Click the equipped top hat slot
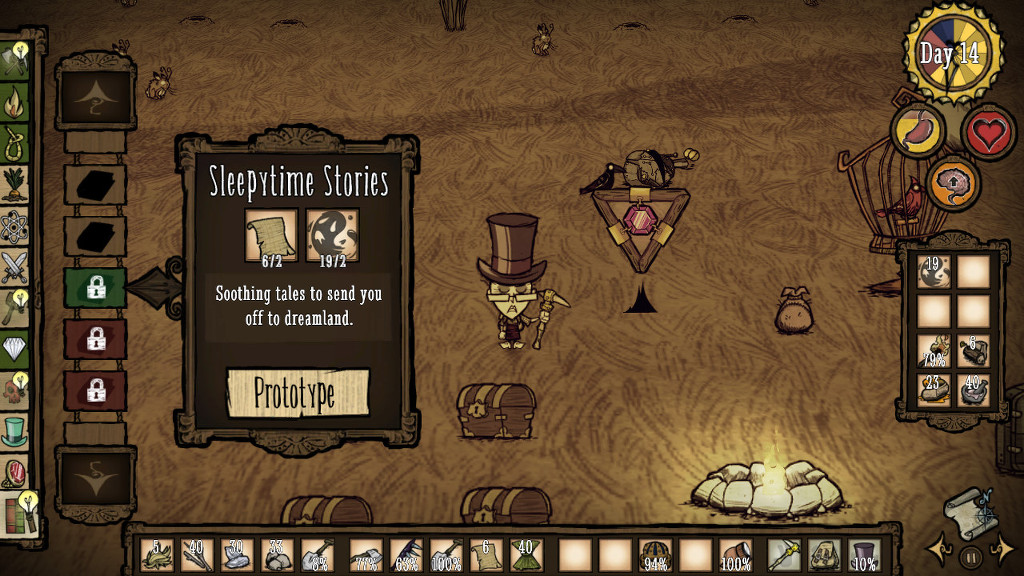 point(864,555)
